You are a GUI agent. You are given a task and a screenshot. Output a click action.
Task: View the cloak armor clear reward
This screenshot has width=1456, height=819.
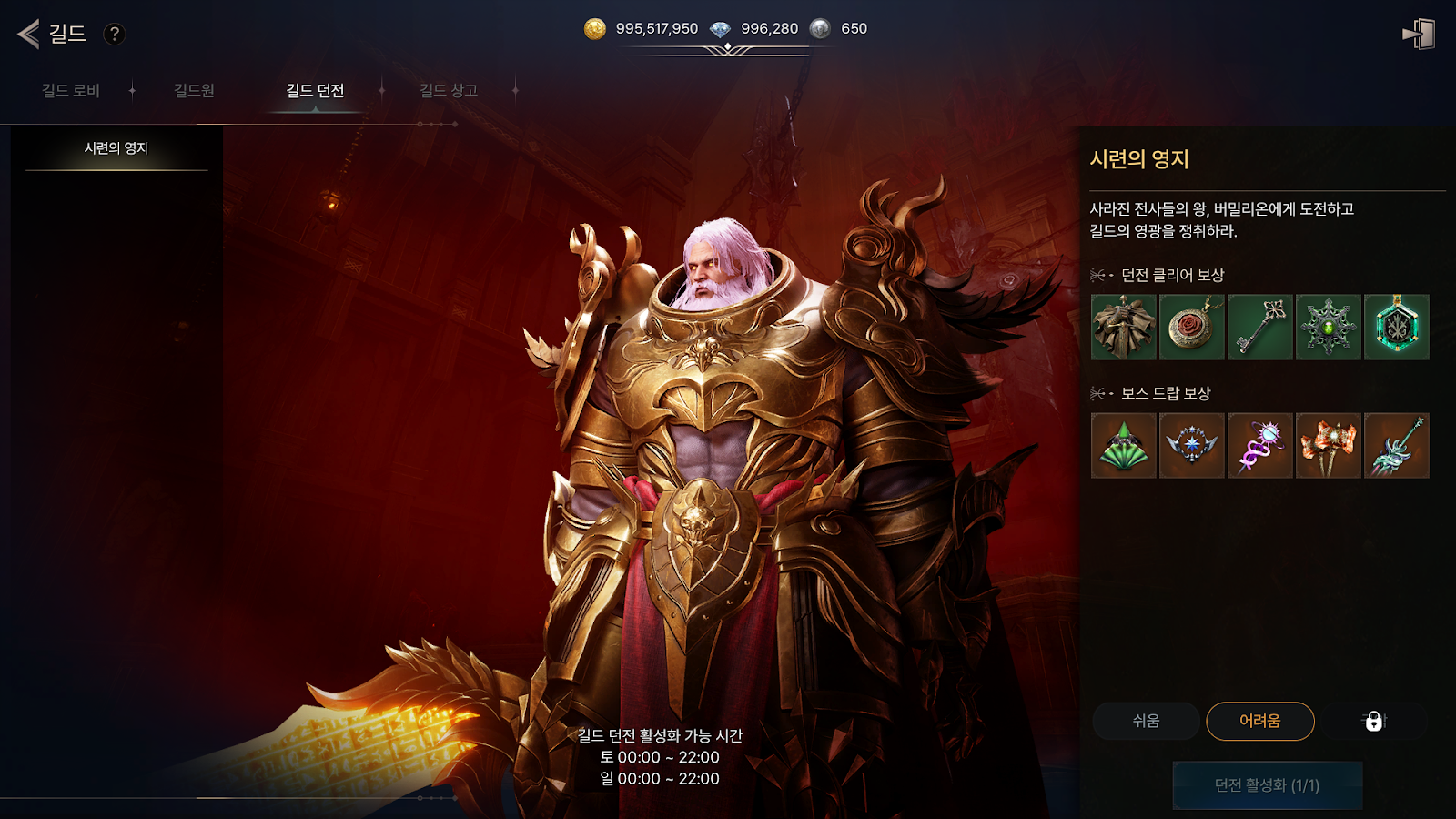tap(1124, 327)
